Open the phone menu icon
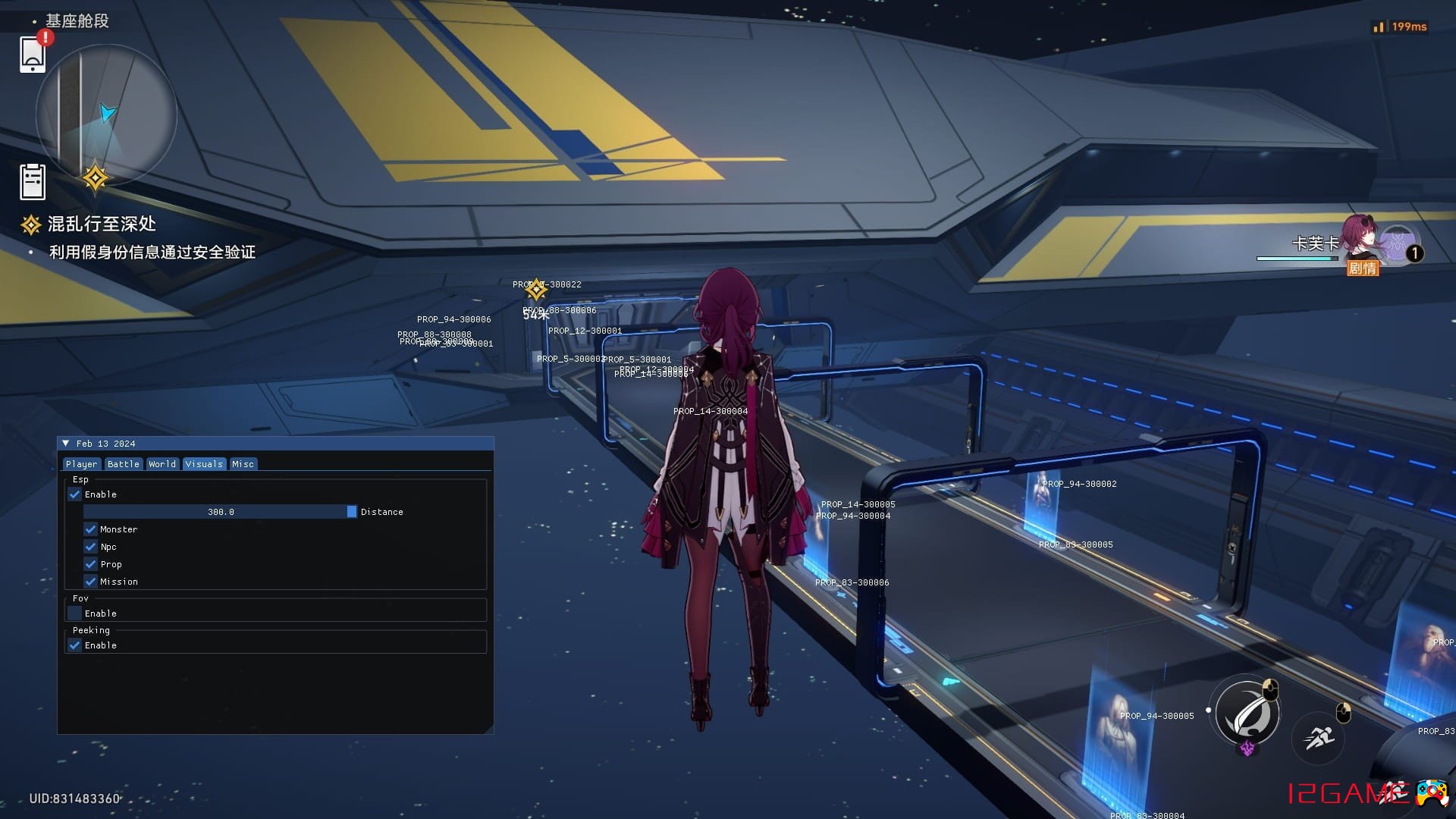1456x819 pixels. click(x=33, y=54)
